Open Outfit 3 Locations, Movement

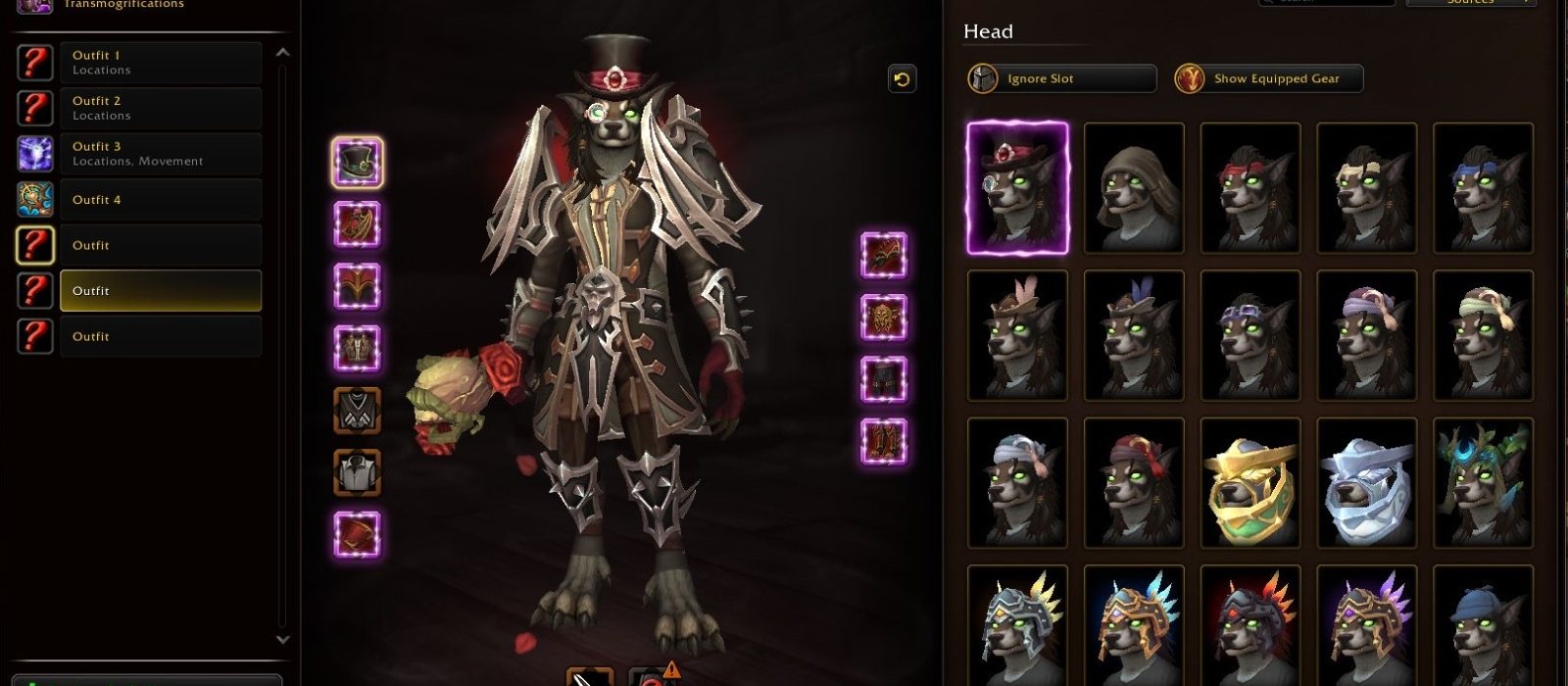coord(160,154)
